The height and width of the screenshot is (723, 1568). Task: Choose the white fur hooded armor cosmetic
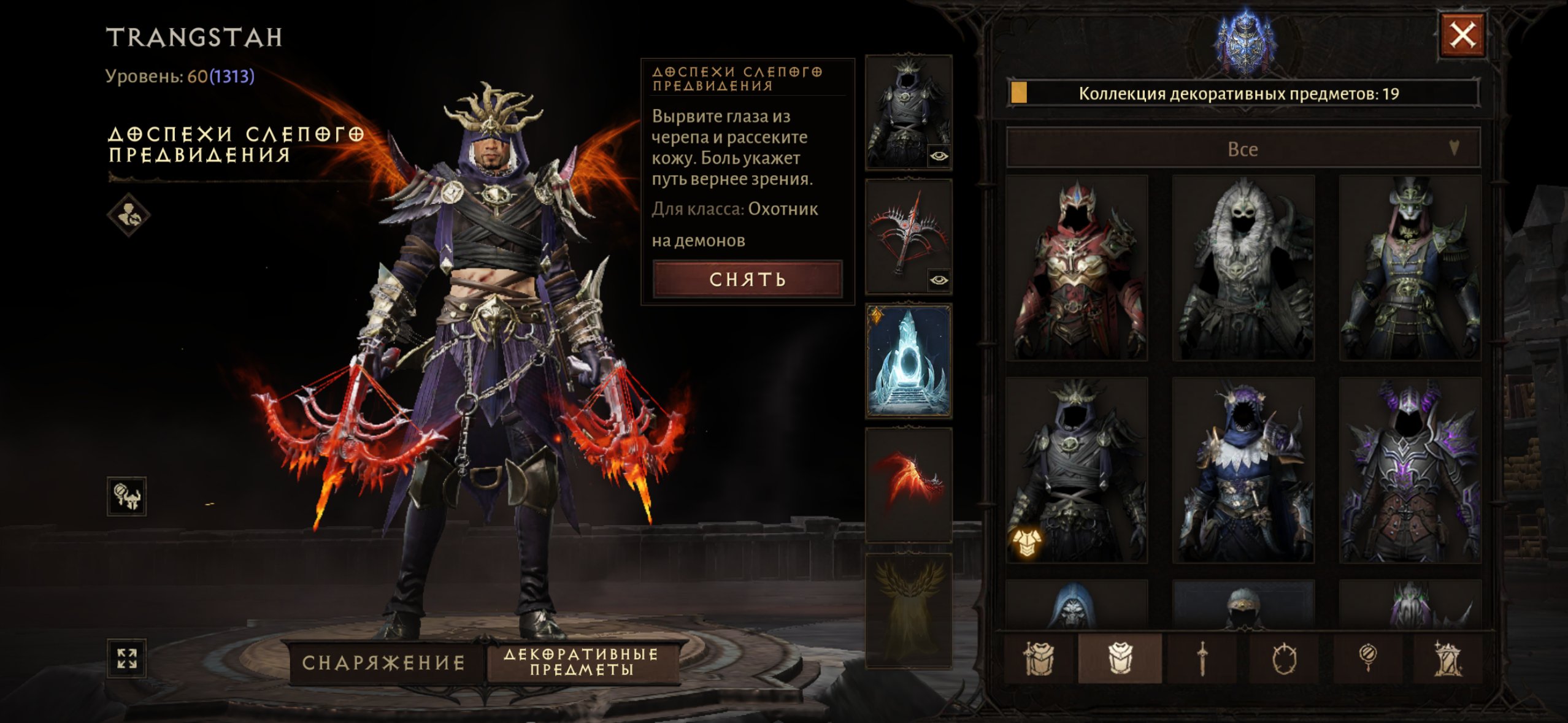click(x=1243, y=268)
